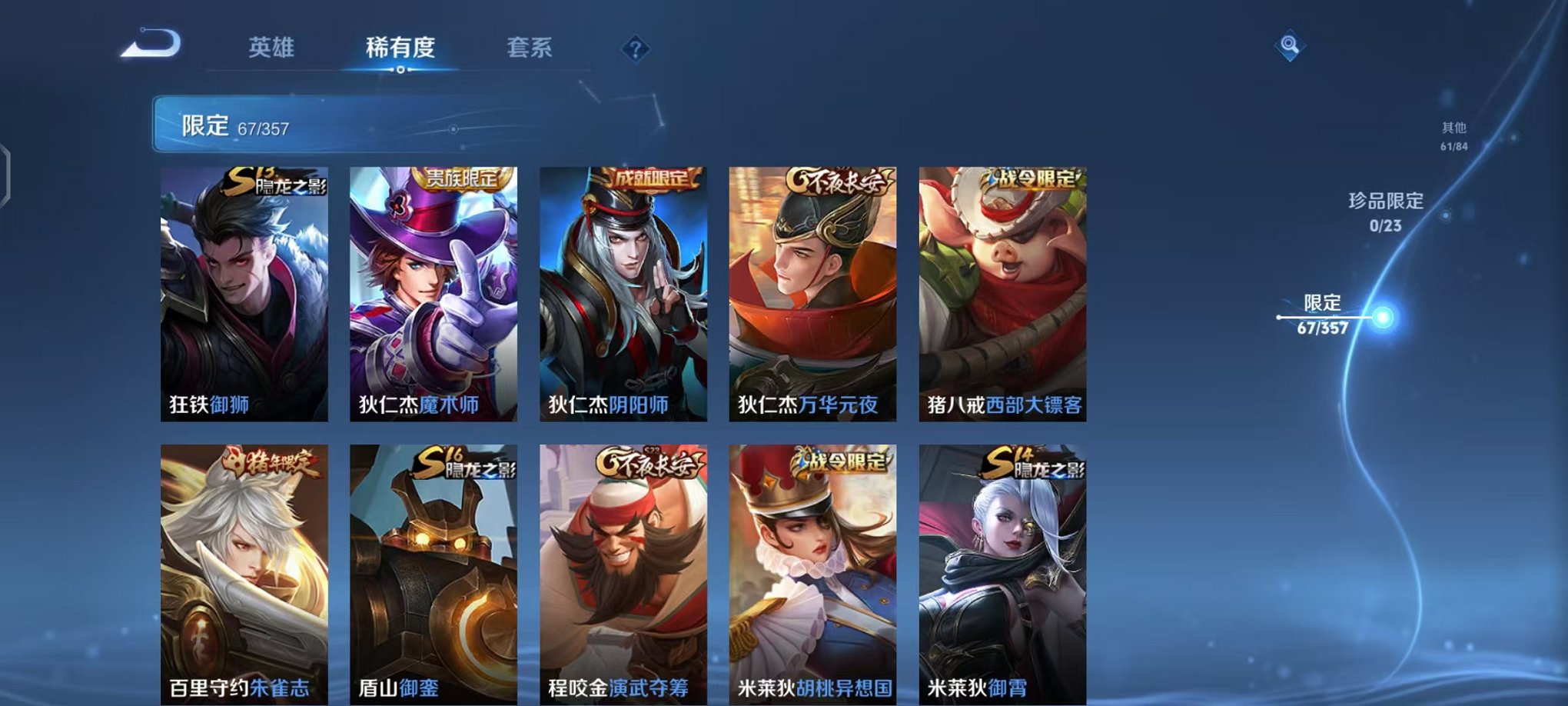
Task: Click the 其他 61/84 category label
Action: pyautogui.click(x=1455, y=137)
